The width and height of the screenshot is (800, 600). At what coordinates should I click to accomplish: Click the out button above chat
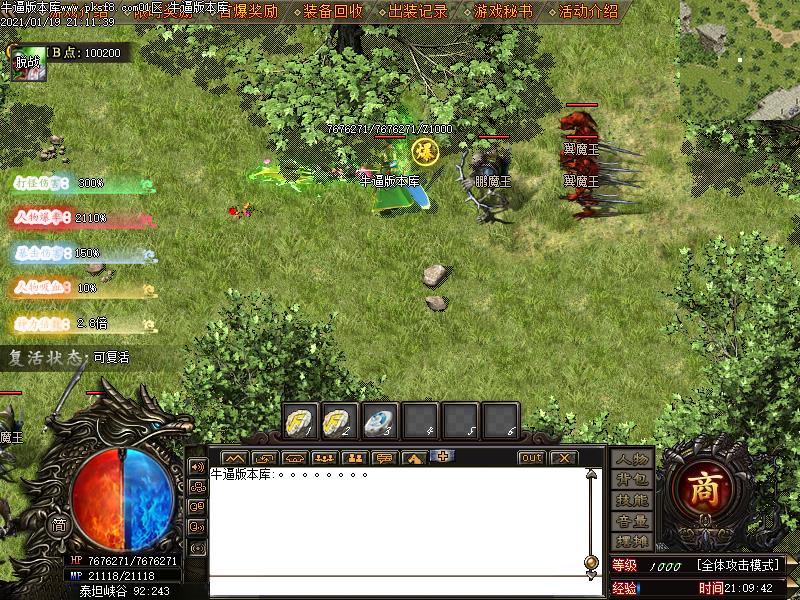[531, 458]
